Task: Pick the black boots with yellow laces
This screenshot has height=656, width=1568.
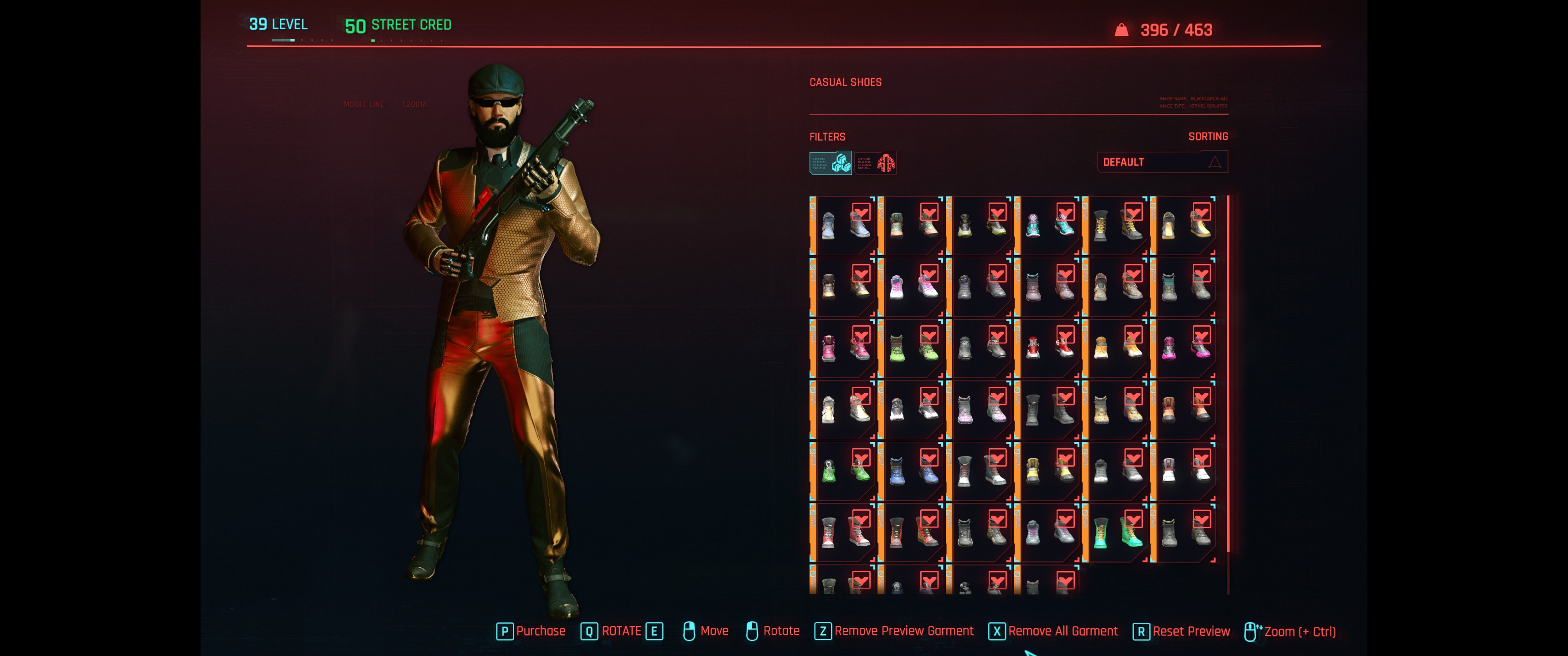Action: [1116, 225]
